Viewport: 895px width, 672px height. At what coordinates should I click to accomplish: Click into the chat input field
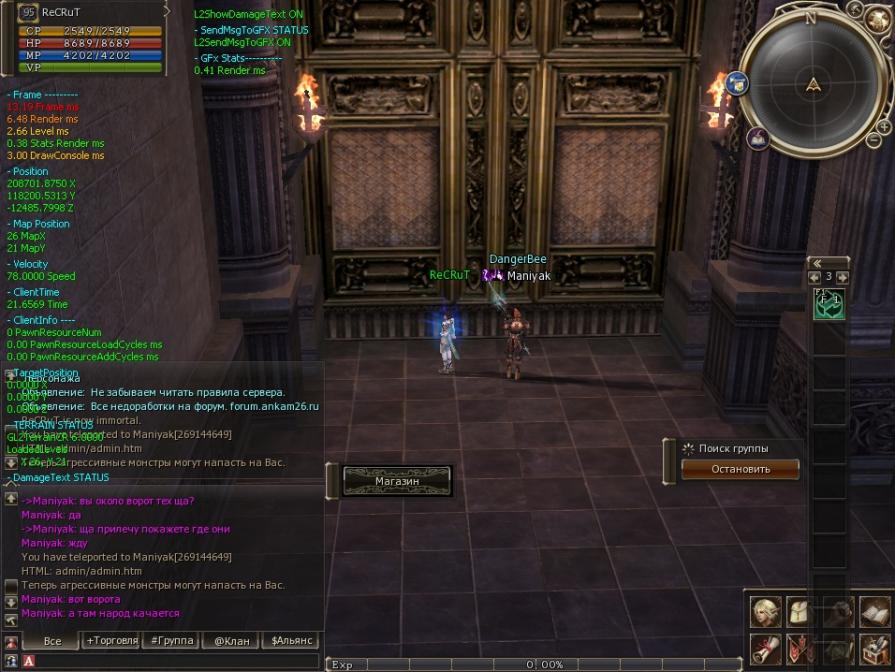[x=170, y=661]
